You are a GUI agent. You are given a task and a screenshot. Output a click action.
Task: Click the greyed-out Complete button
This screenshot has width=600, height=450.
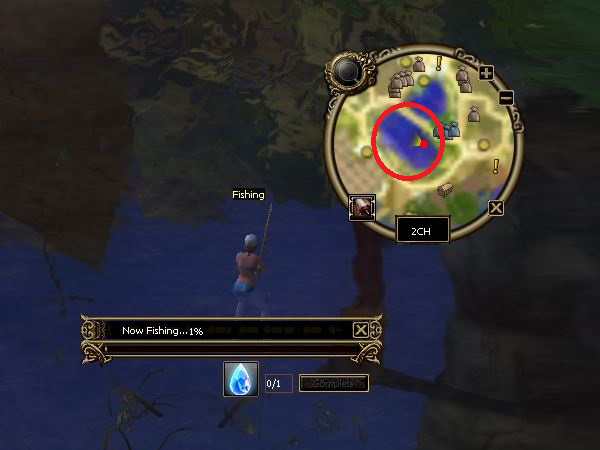[x=333, y=383]
